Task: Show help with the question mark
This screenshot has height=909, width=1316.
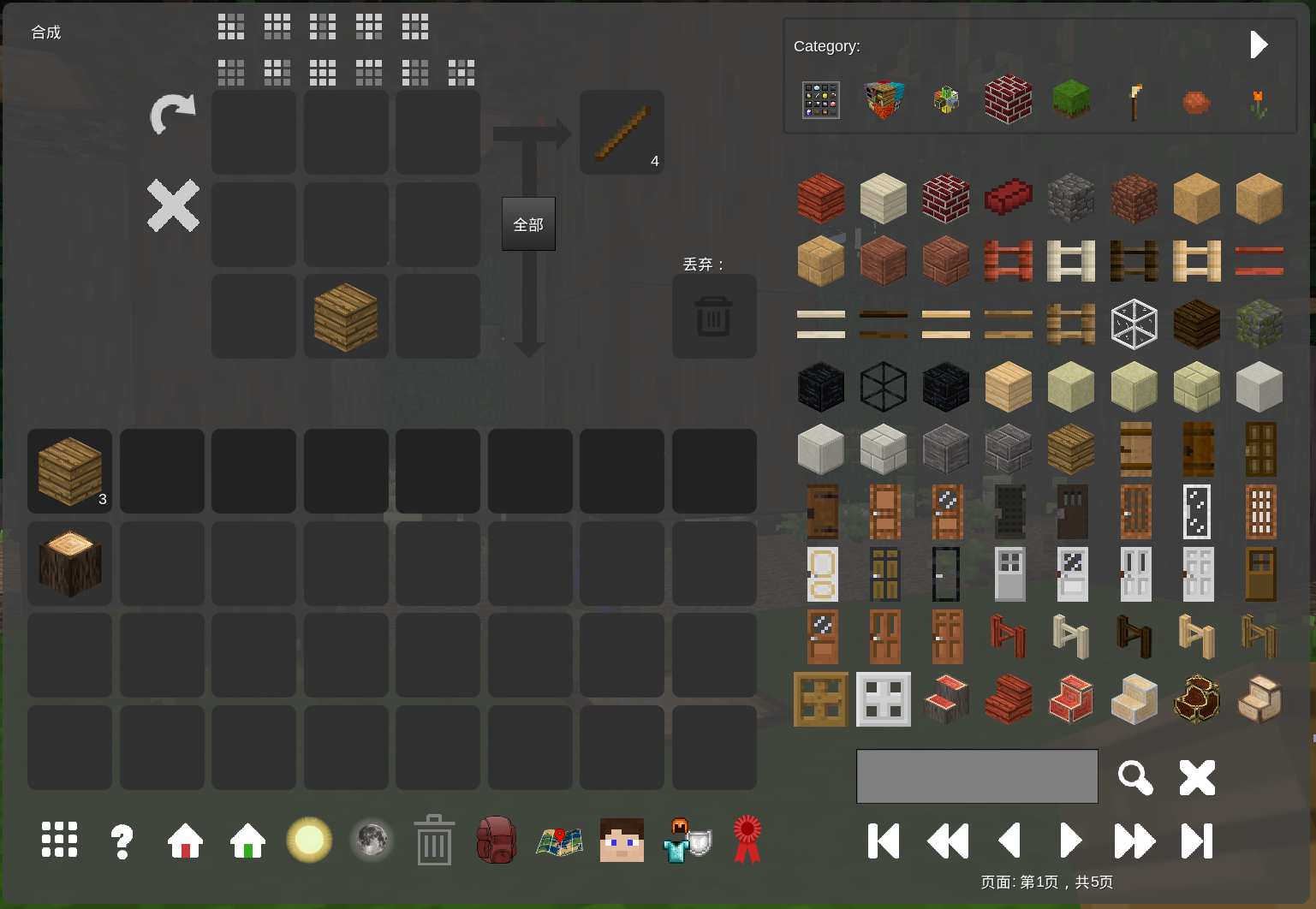Action: pos(122,841)
